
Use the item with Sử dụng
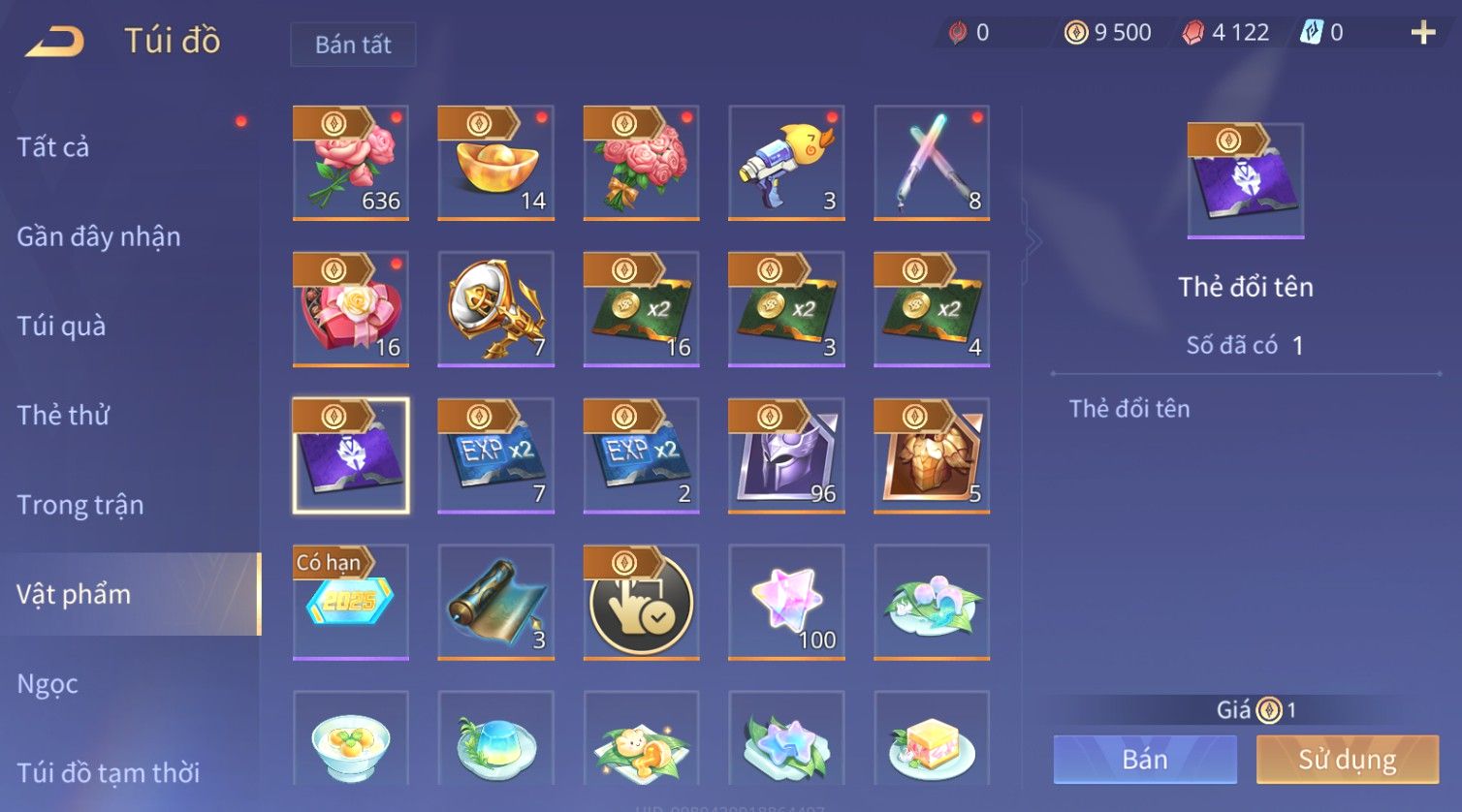[x=1347, y=759]
